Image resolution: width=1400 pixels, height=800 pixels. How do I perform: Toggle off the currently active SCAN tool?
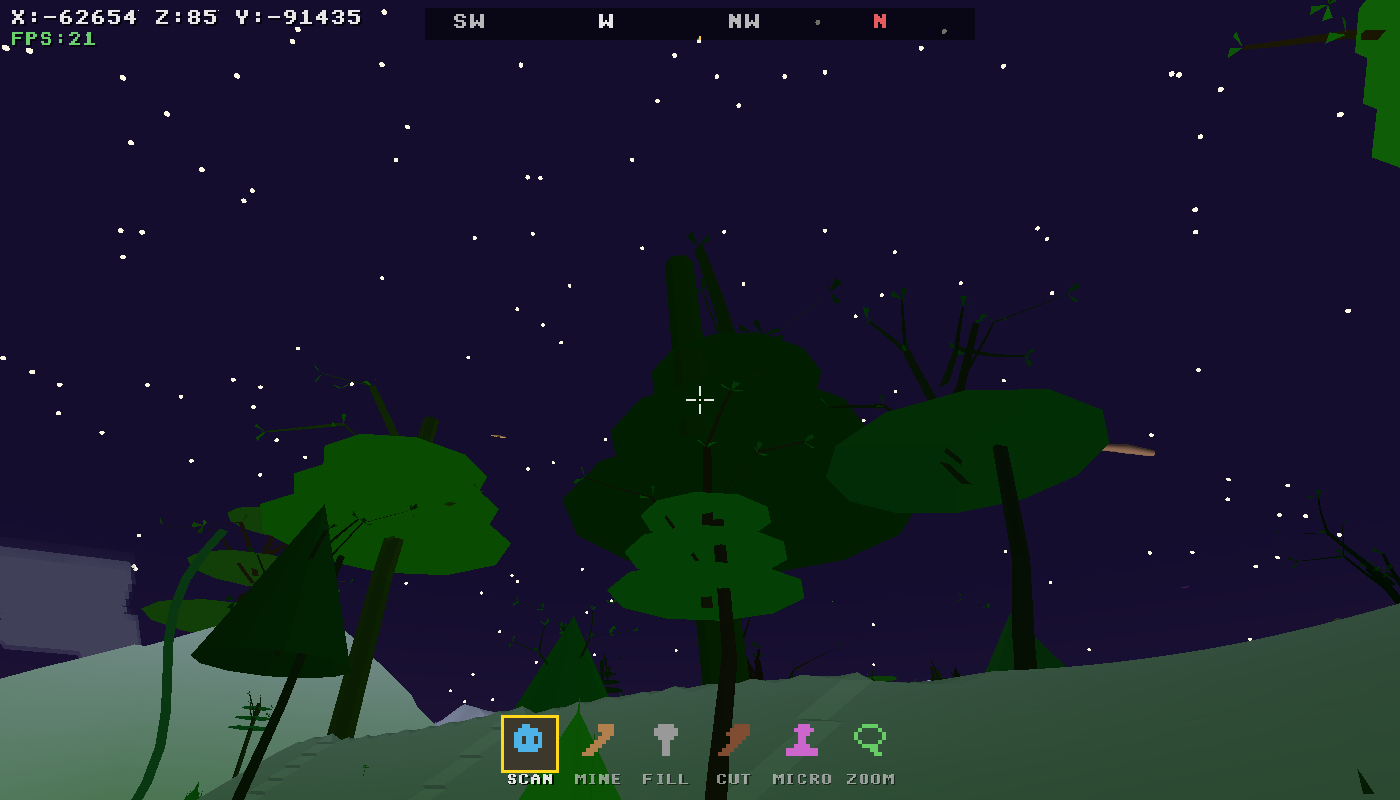point(529,741)
